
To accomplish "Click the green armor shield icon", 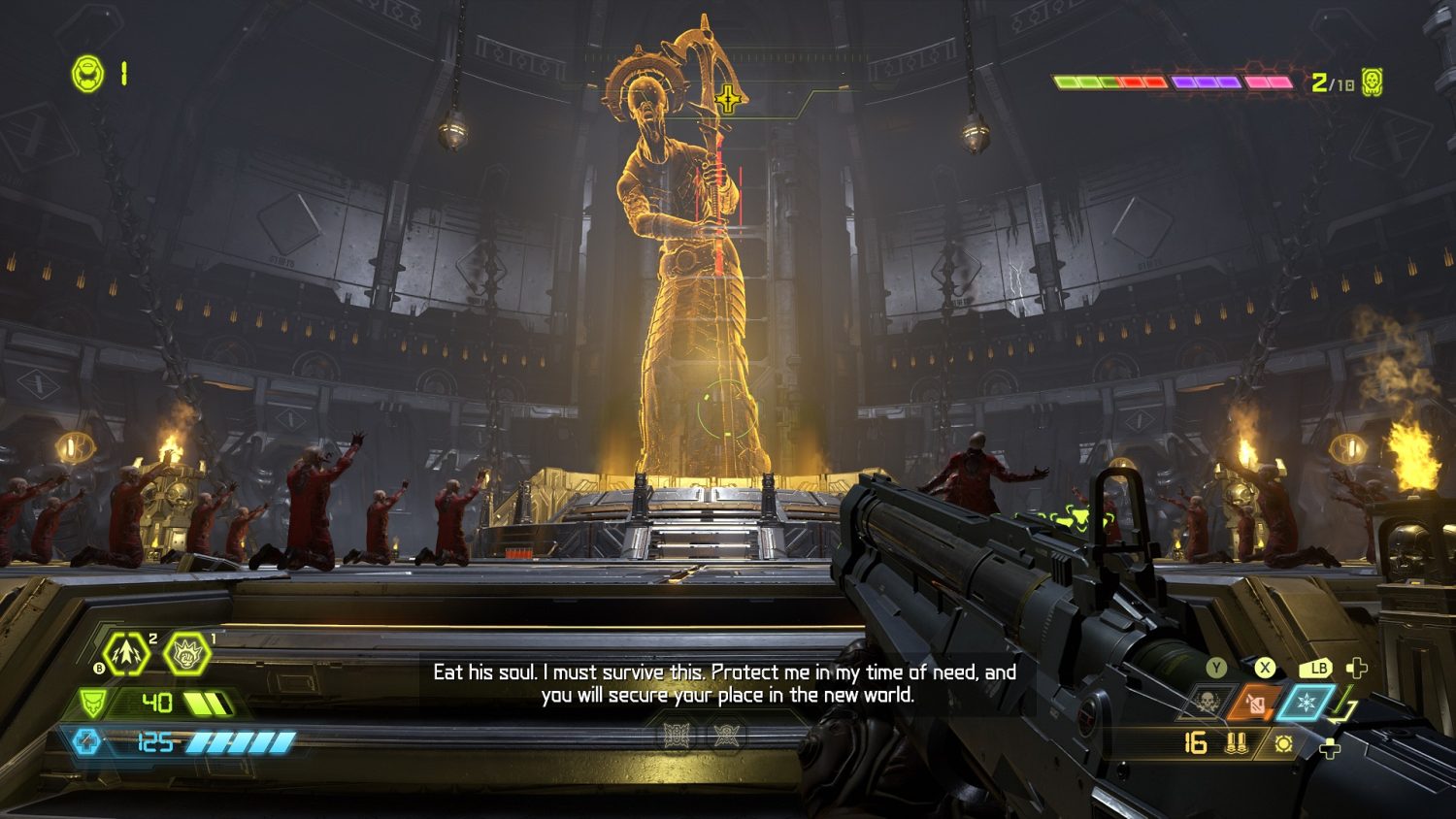I will [93, 702].
